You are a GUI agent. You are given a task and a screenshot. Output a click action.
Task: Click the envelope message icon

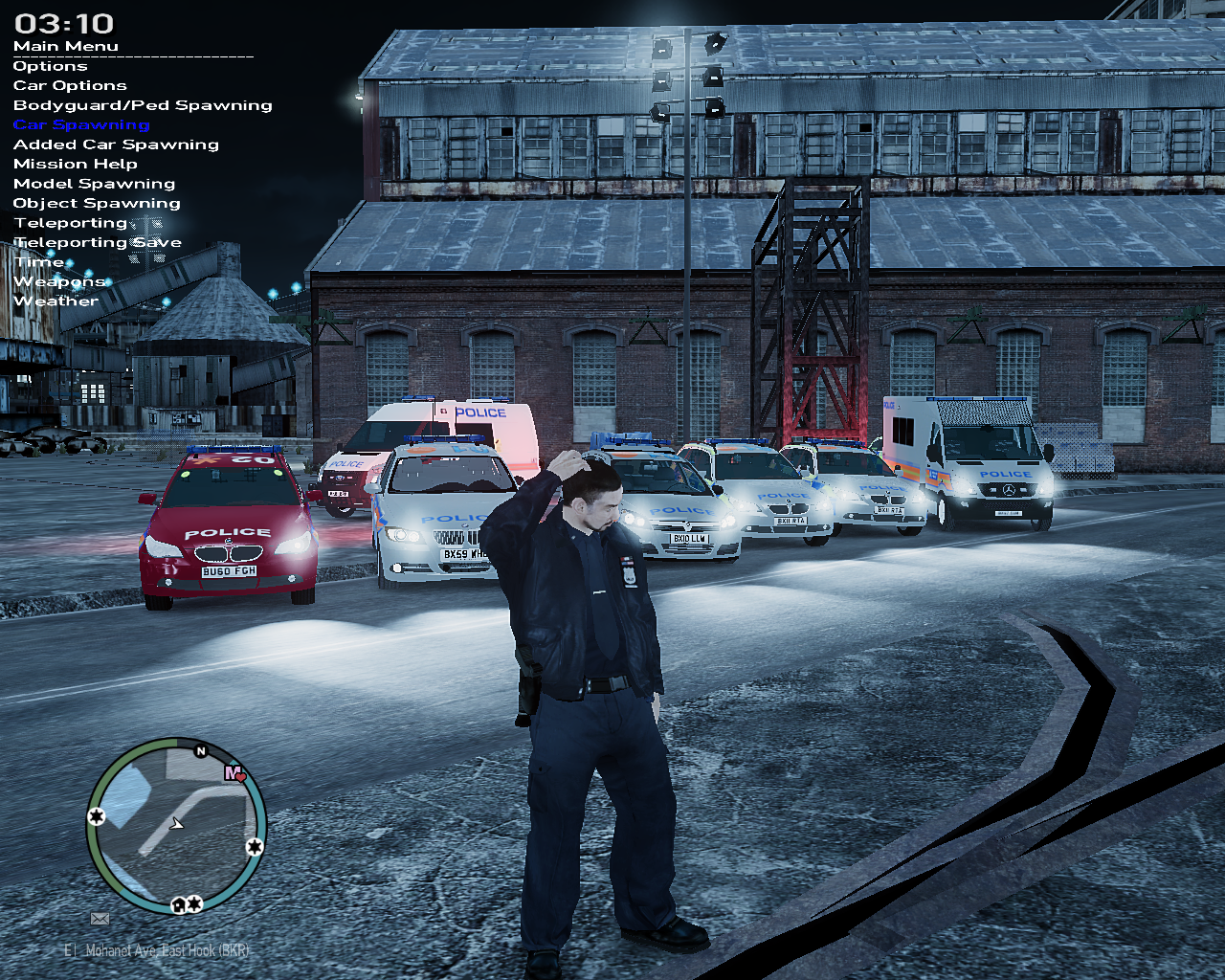tap(100, 919)
